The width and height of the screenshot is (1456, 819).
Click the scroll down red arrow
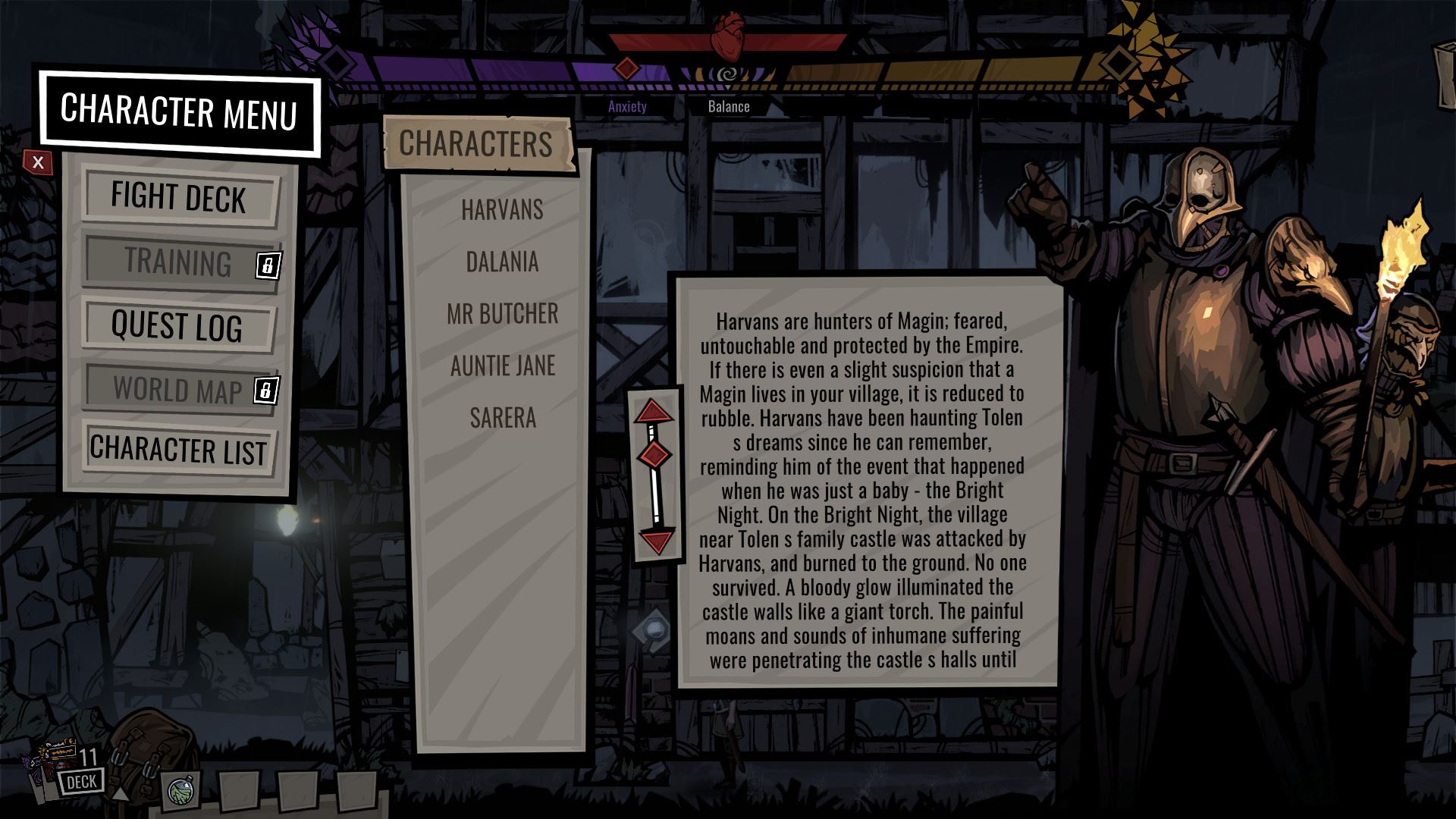coord(656,541)
